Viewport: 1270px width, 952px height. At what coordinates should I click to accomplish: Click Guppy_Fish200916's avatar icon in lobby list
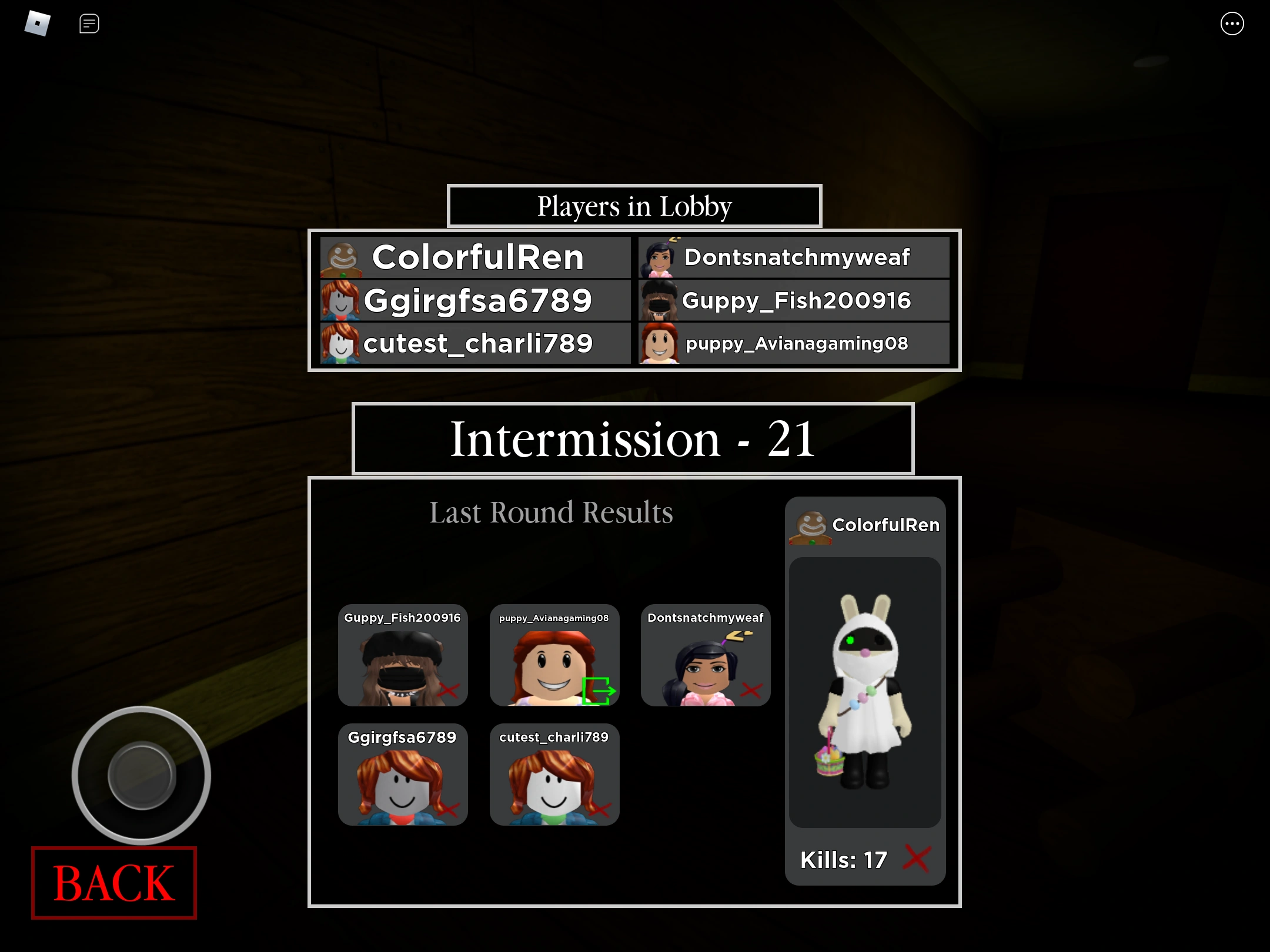(x=660, y=300)
